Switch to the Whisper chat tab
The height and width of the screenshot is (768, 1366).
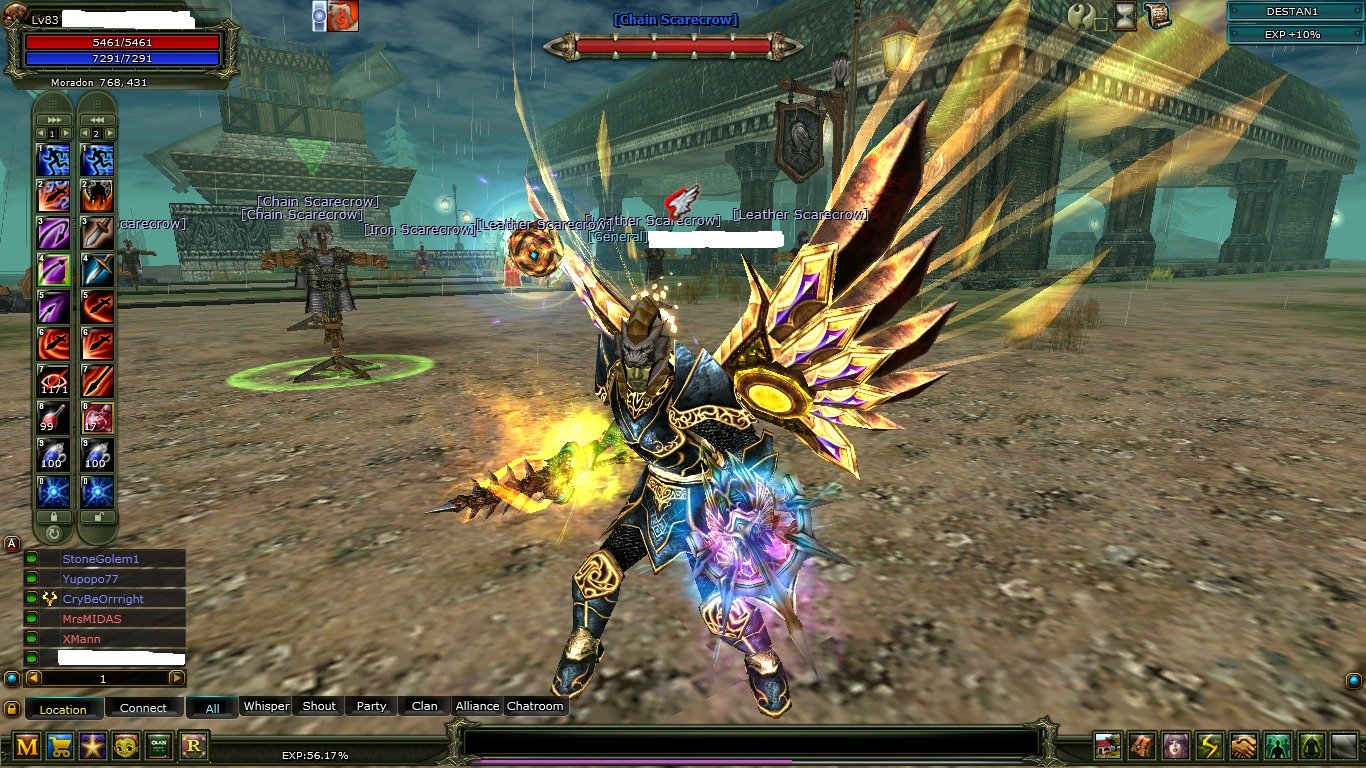[x=267, y=706]
